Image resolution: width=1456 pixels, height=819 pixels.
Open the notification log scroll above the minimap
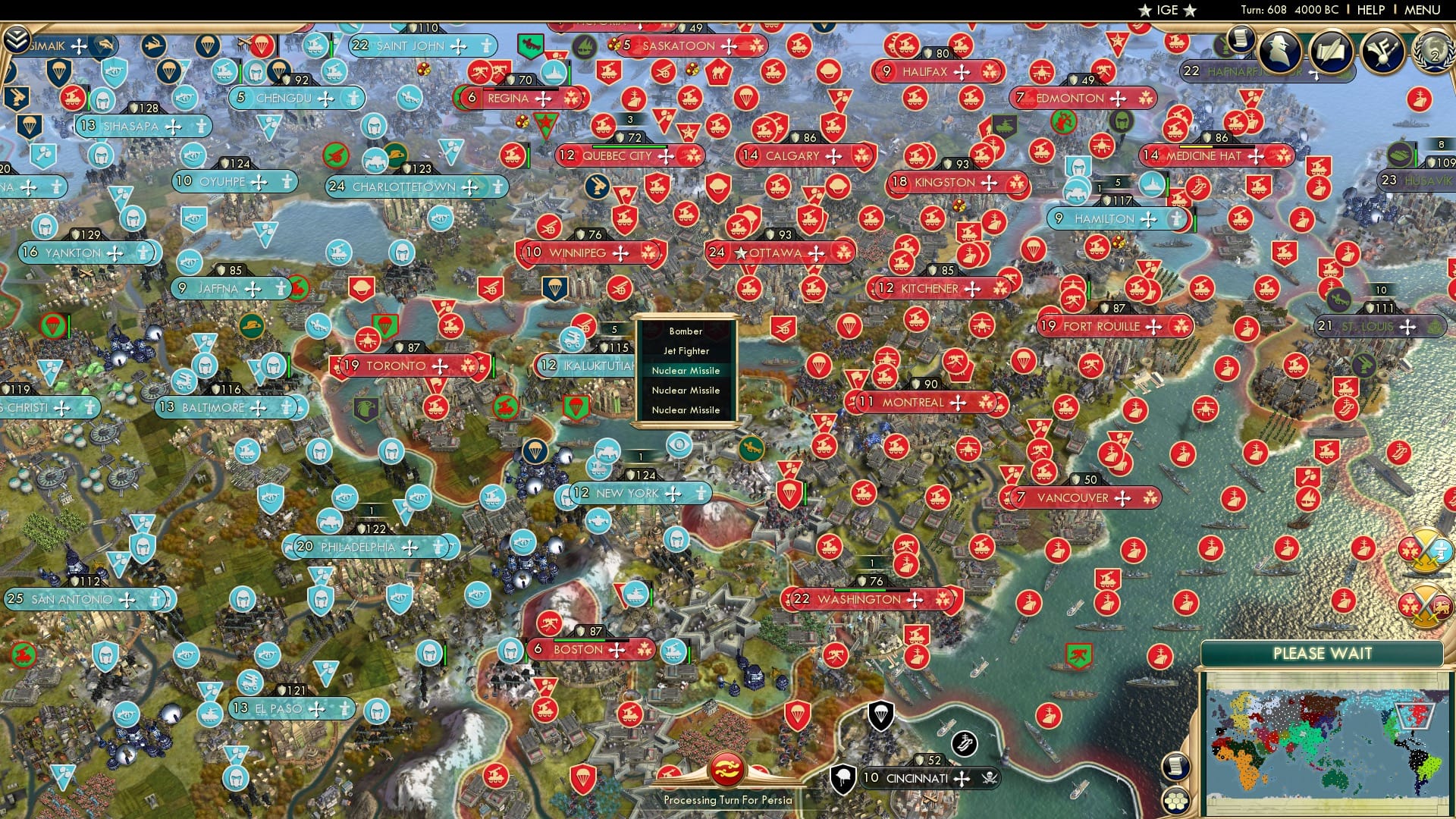(x=1176, y=764)
